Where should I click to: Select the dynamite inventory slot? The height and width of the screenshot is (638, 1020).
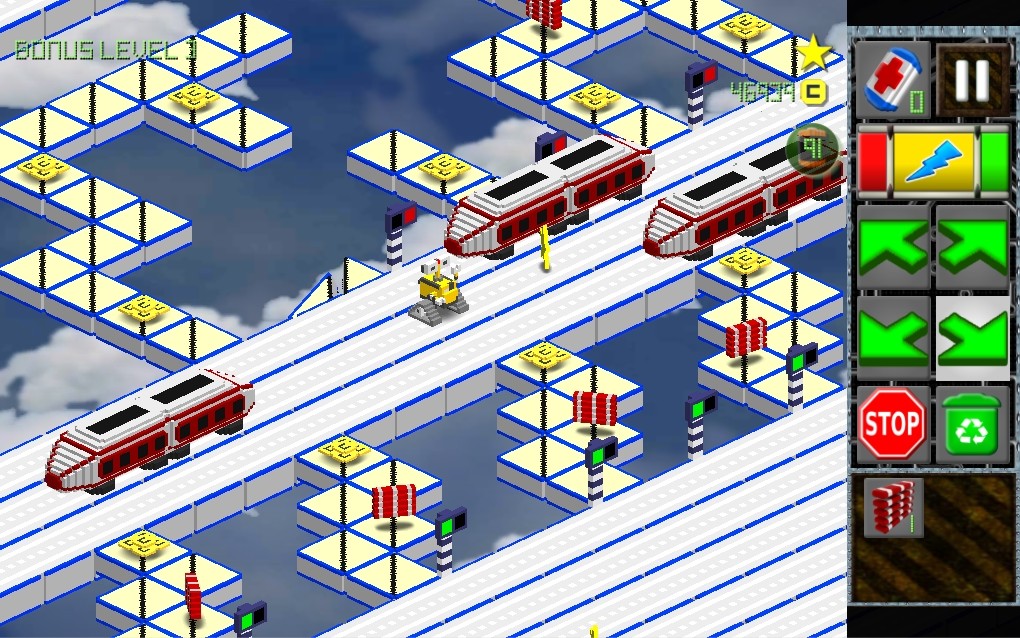[x=893, y=509]
